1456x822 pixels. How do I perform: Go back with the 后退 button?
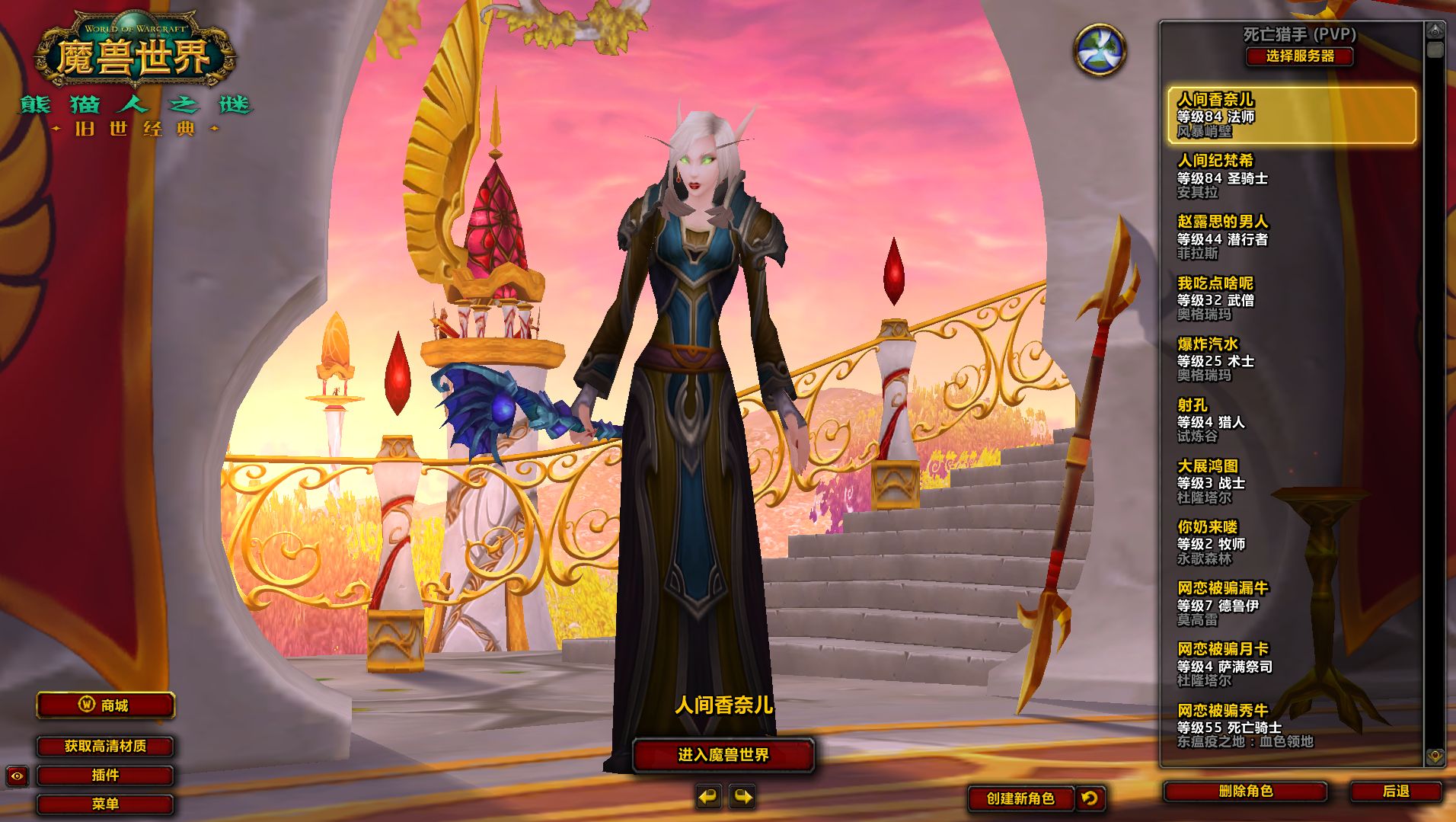point(1395,792)
